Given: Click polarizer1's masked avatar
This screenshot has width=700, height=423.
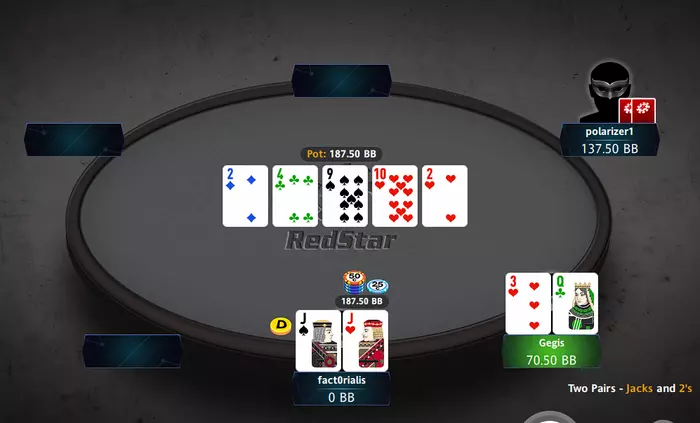Looking at the screenshot, I should 608,93.
